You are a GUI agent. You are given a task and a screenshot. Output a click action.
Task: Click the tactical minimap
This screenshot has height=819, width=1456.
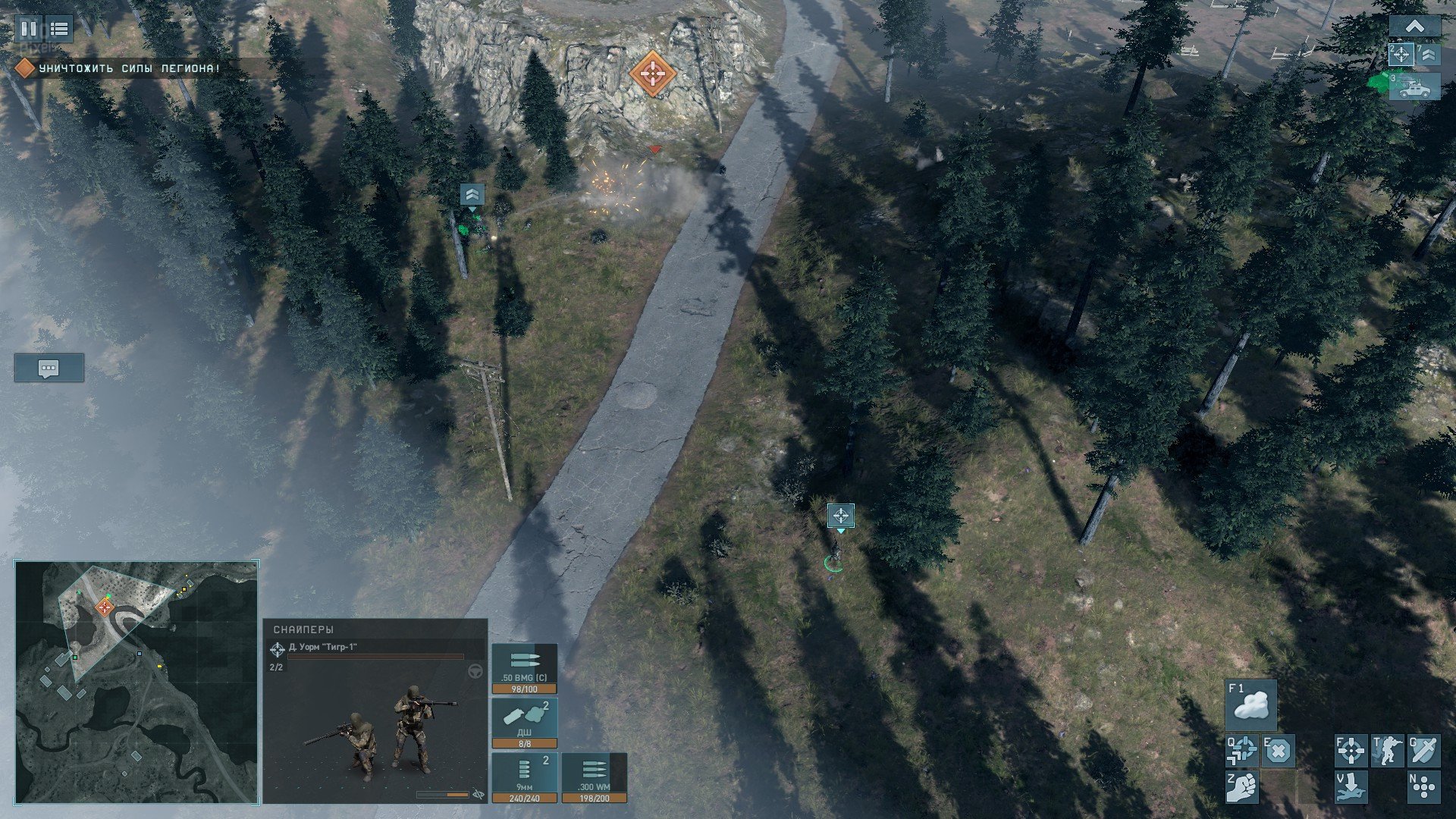(136, 682)
